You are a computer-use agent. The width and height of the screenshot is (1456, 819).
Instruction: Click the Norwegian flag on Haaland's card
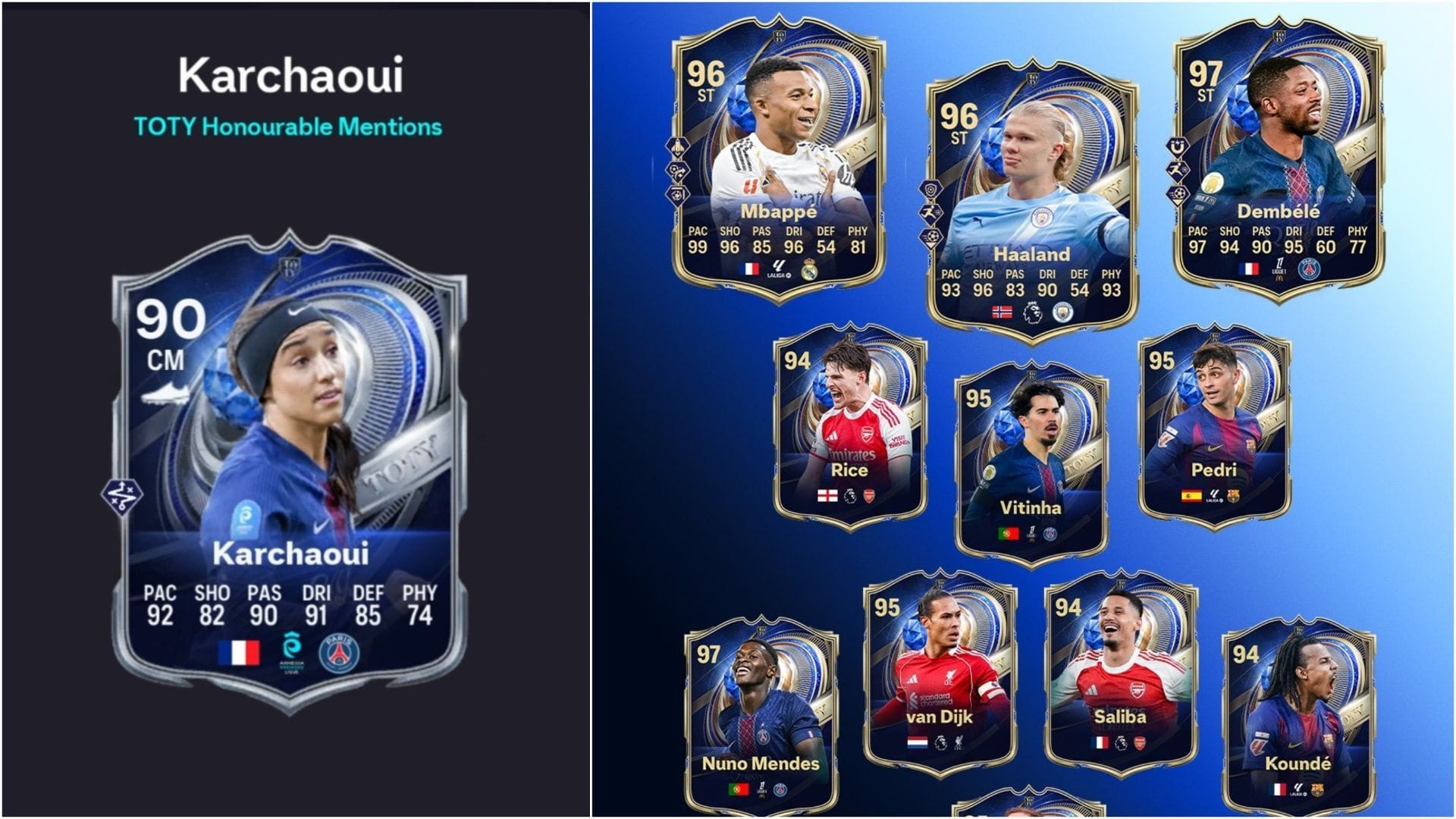1002,312
